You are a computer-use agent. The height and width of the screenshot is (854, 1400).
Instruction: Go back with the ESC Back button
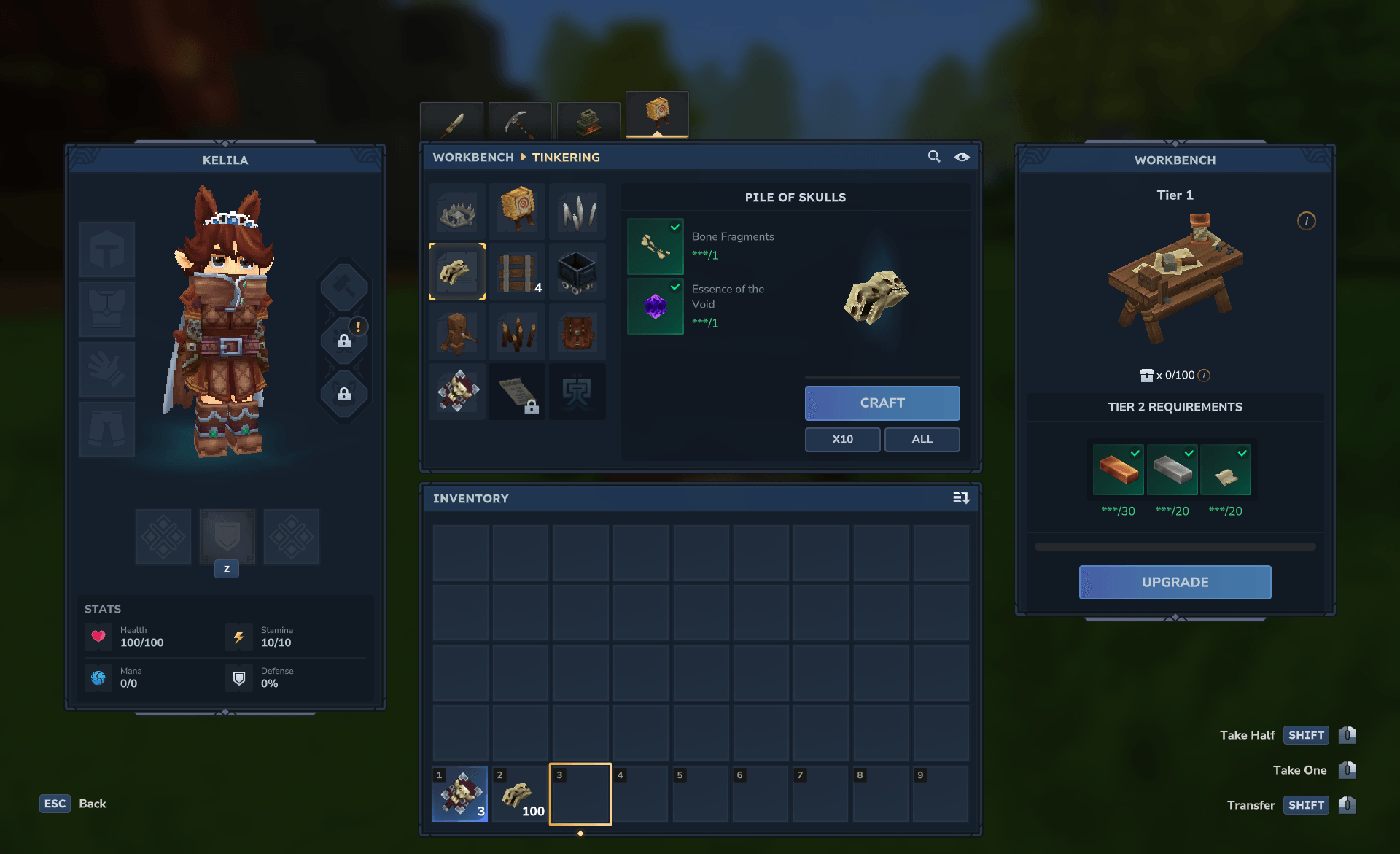[x=74, y=804]
